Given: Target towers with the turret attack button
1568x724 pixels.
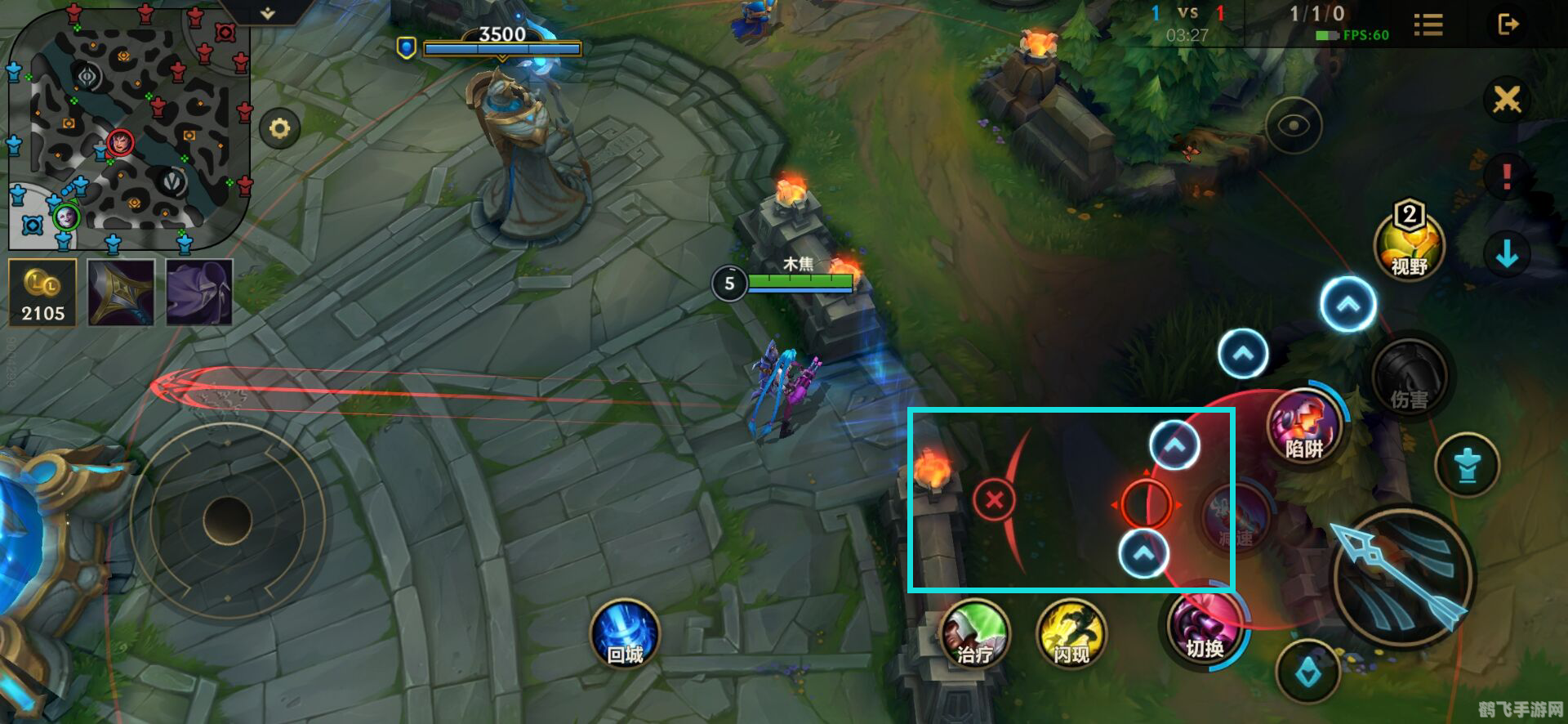Looking at the screenshot, I should click(1468, 466).
